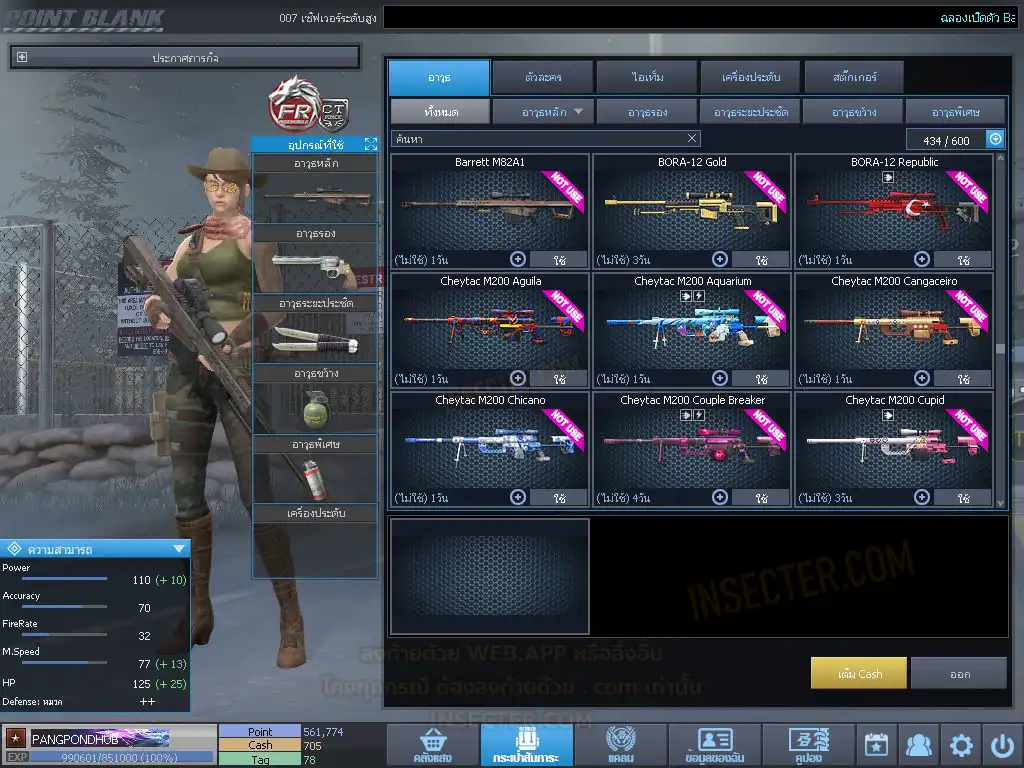The height and width of the screenshot is (768, 1024).
Task: Open the คลังแสง shop from bottom bar
Action: point(431,746)
